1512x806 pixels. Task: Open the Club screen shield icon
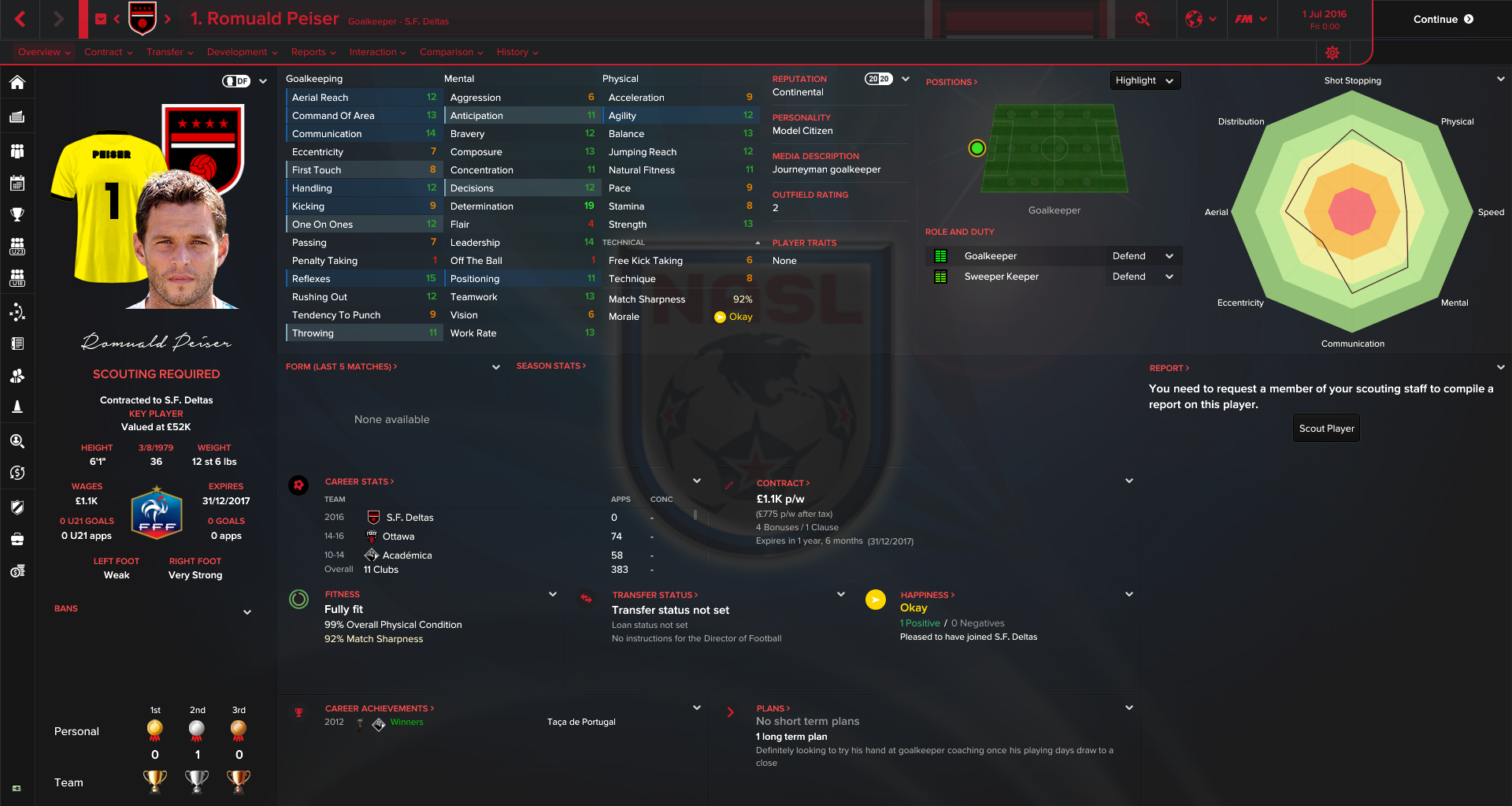(17, 508)
